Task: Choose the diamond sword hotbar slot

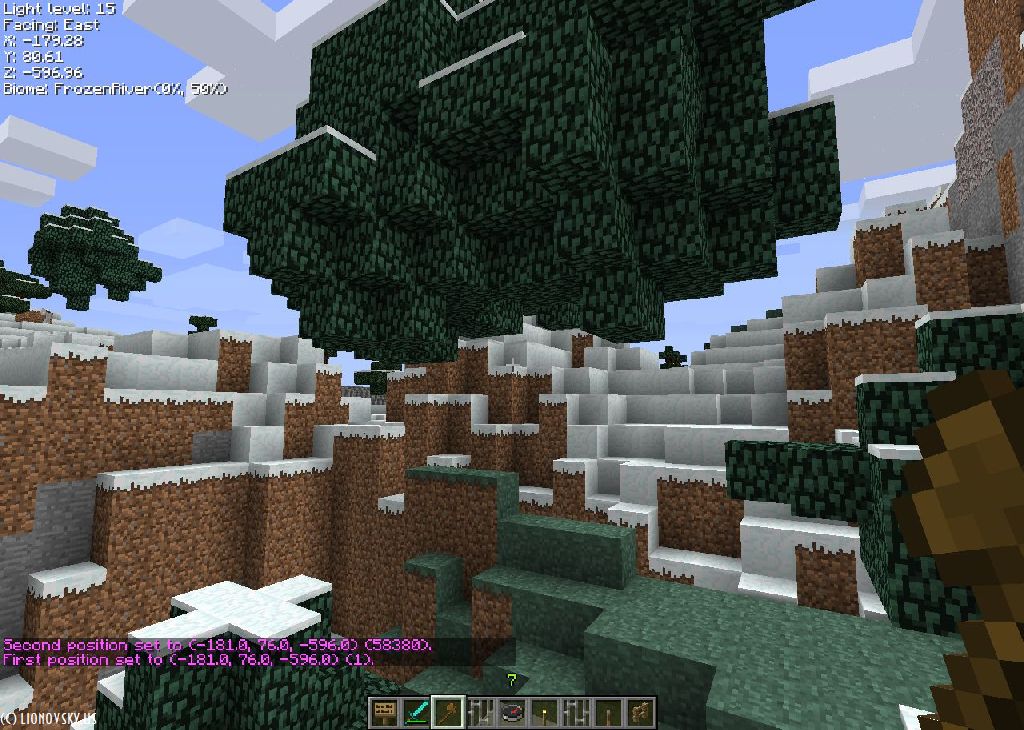Action: point(416,713)
